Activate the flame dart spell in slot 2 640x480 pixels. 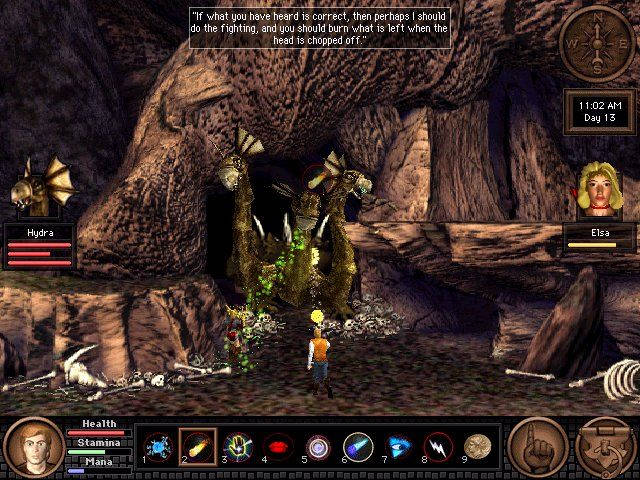click(198, 446)
